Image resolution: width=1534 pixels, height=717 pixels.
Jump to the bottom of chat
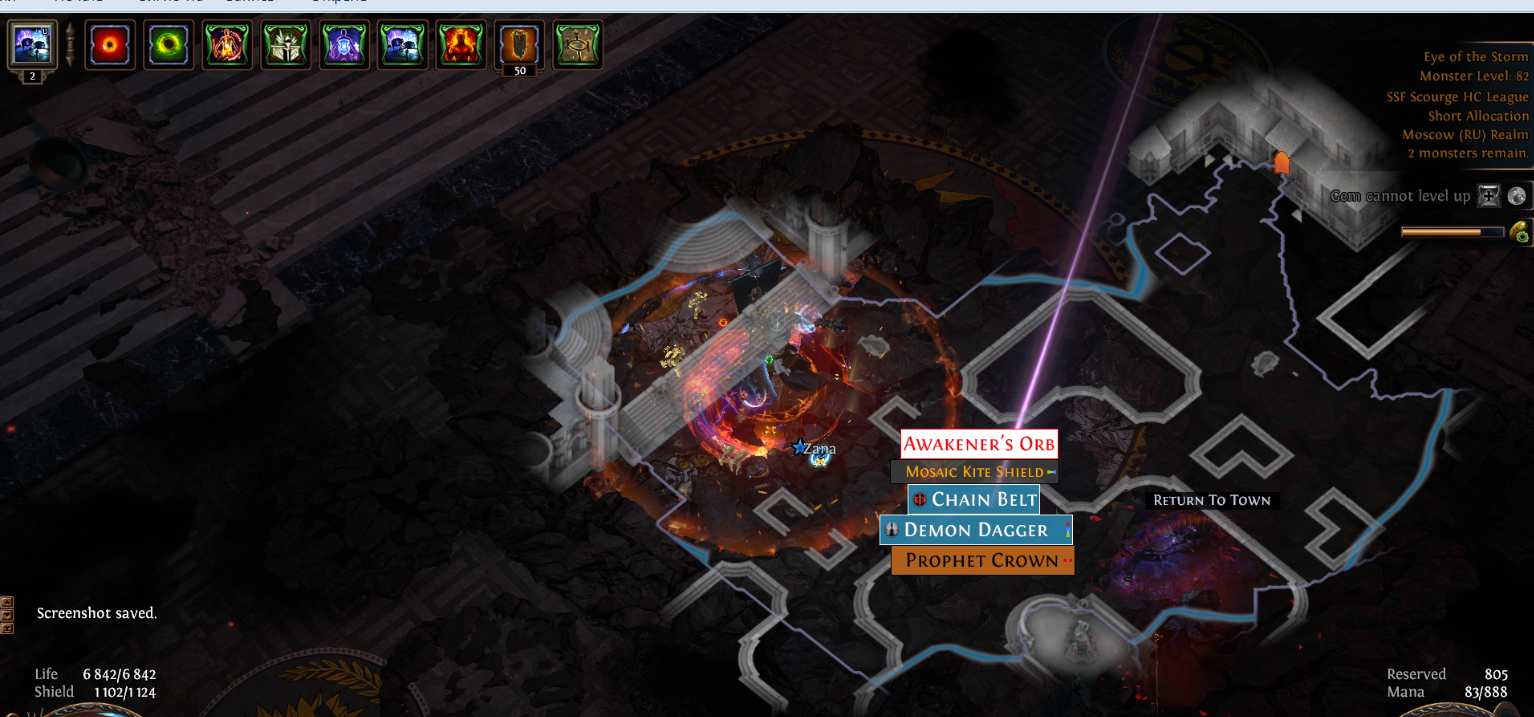[x=7, y=628]
